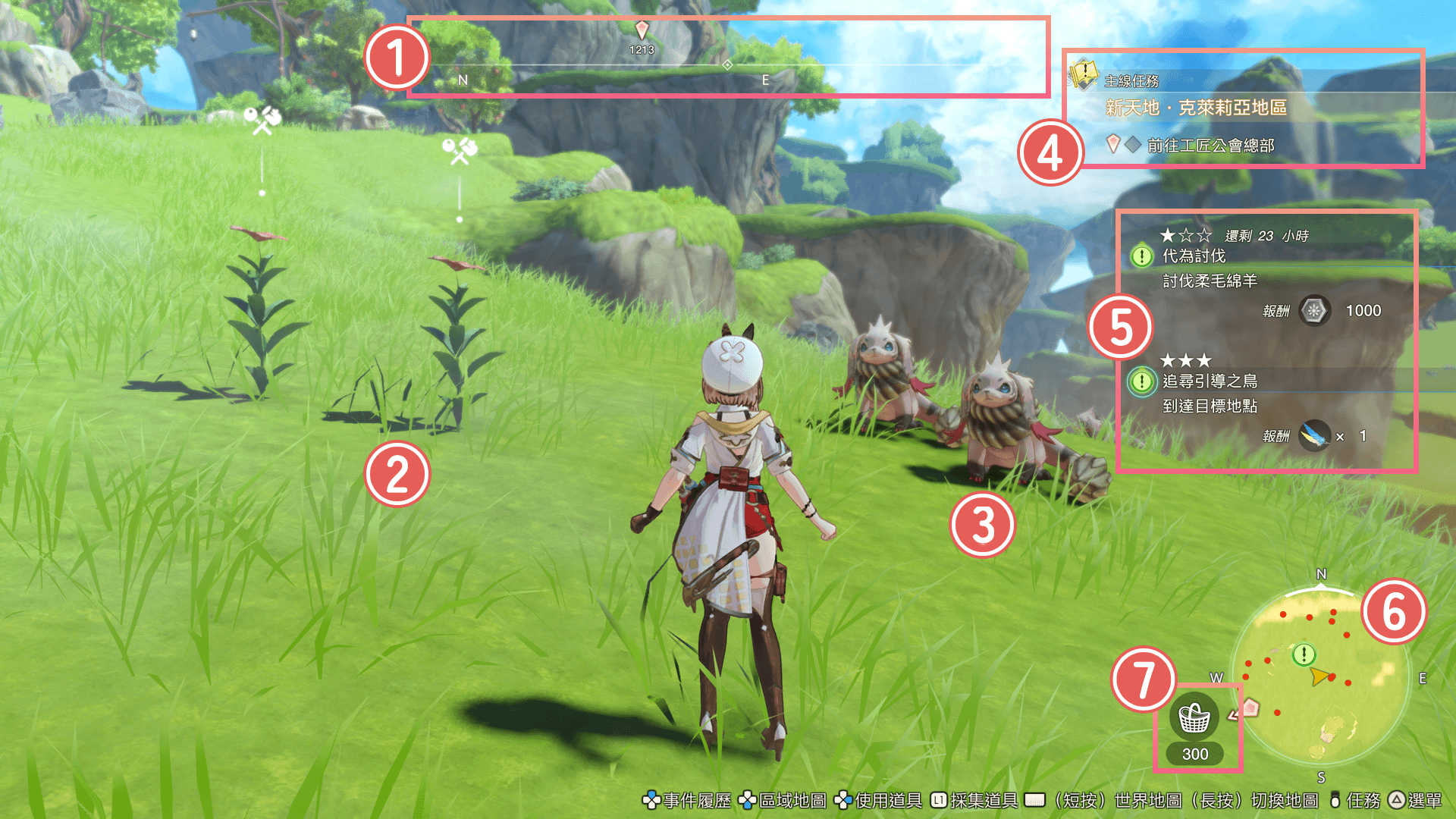Click the pink destination marker at the minimap edge
1456x819 pixels.
pos(1250,708)
